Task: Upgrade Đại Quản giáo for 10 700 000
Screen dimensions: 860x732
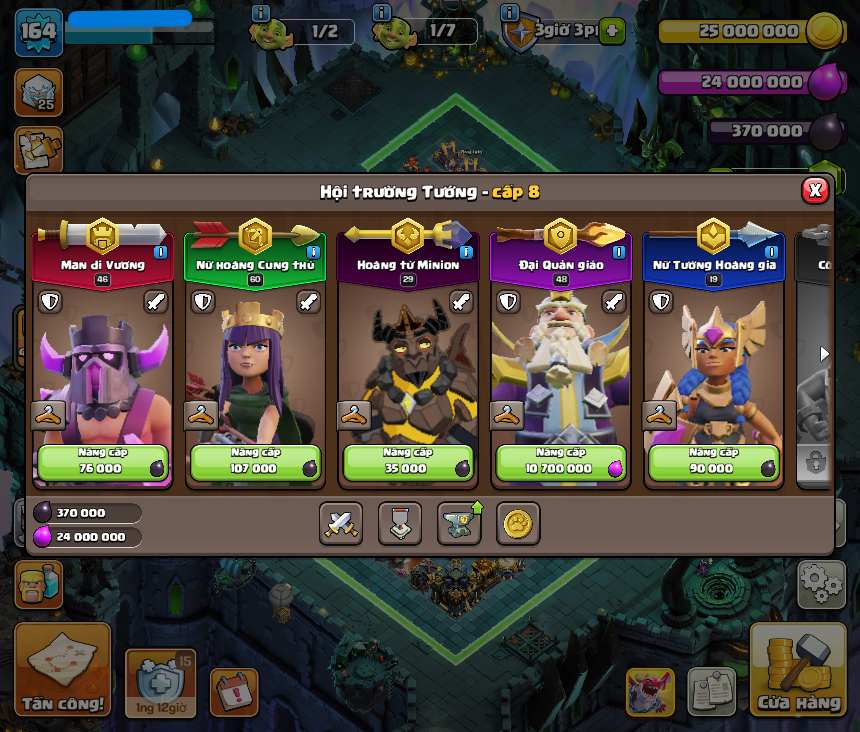Action: 560,463
